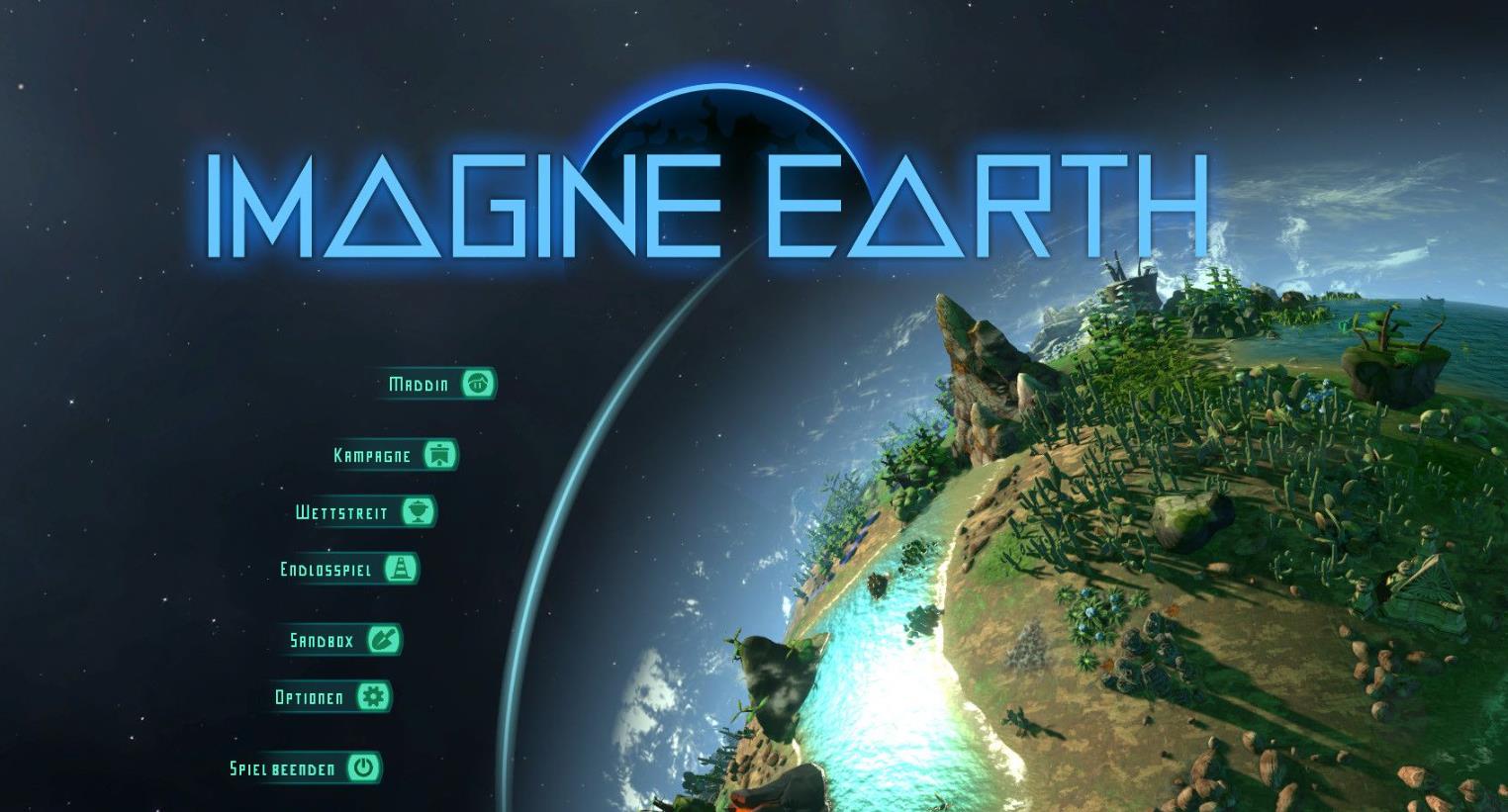This screenshot has height=812, width=1508.
Task: Select the shovel icon on the Sandbox button
Action: tap(386, 641)
